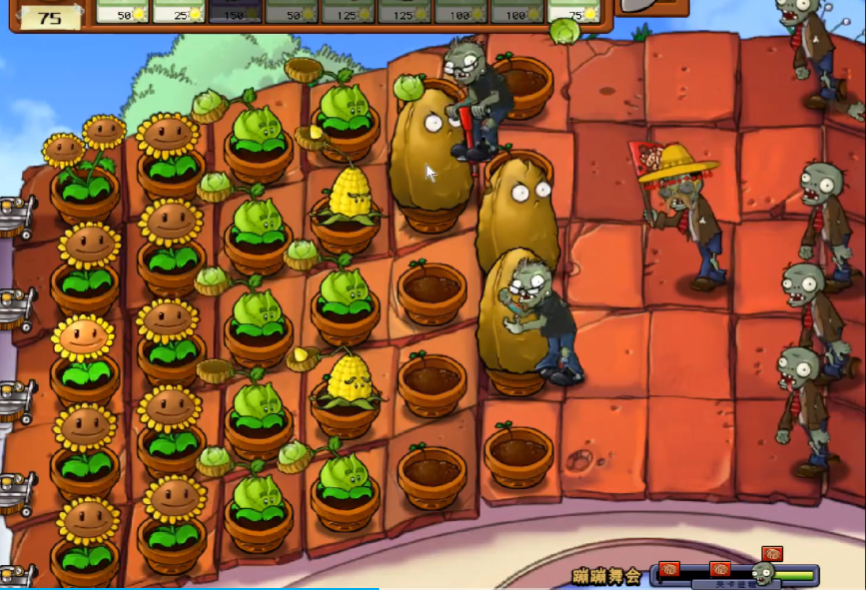Choose the 75-sun seed packet
The image size is (866, 591).
pyautogui.click(x=576, y=10)
